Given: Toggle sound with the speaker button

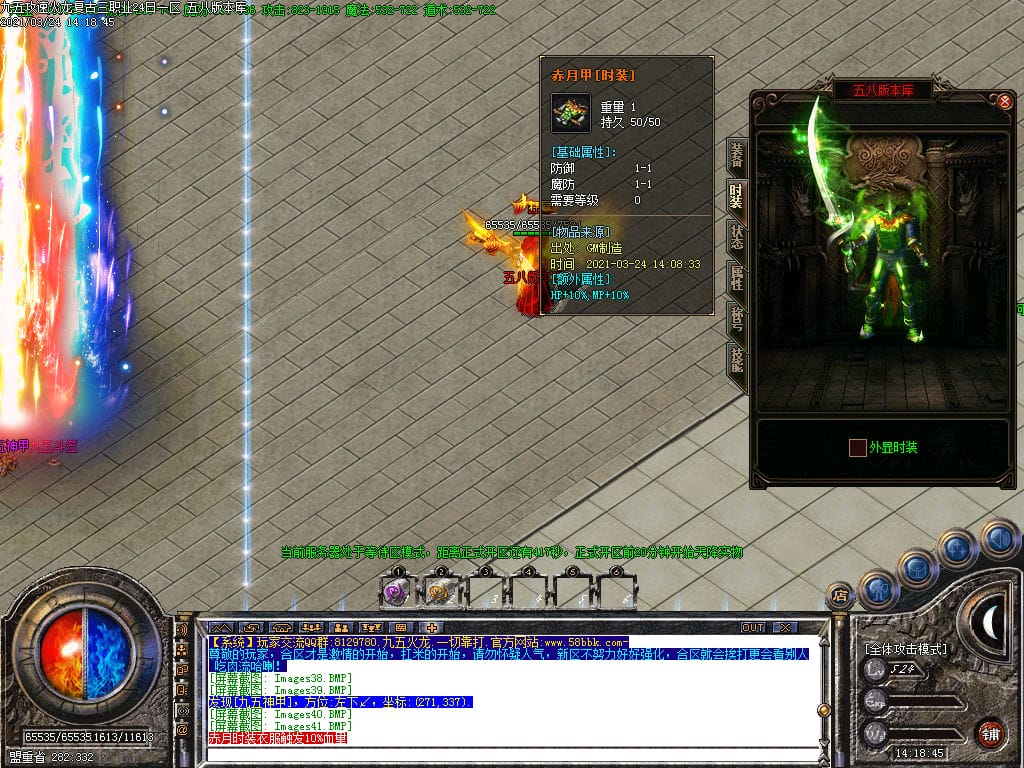Looking at the screenshot, I should pos(998,538).
